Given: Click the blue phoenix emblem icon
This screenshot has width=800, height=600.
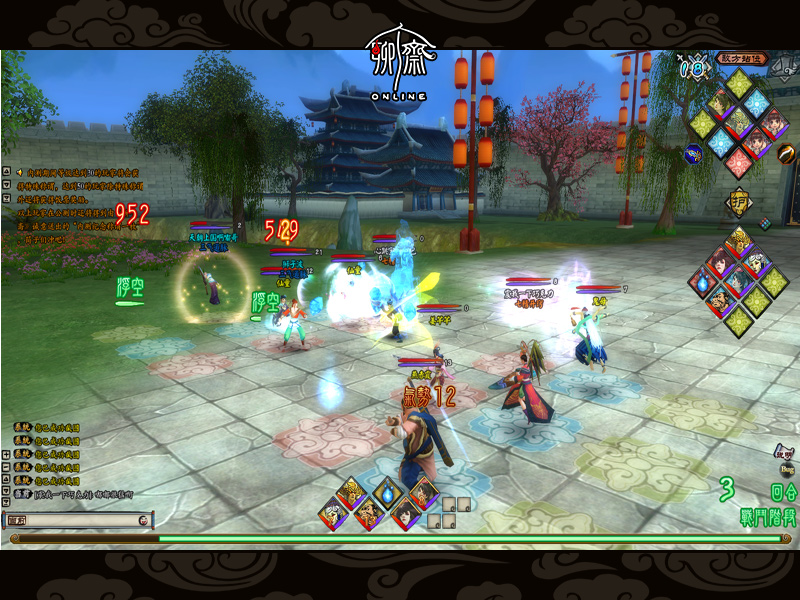Looking at the screenshot, I should tap(692, 154).
